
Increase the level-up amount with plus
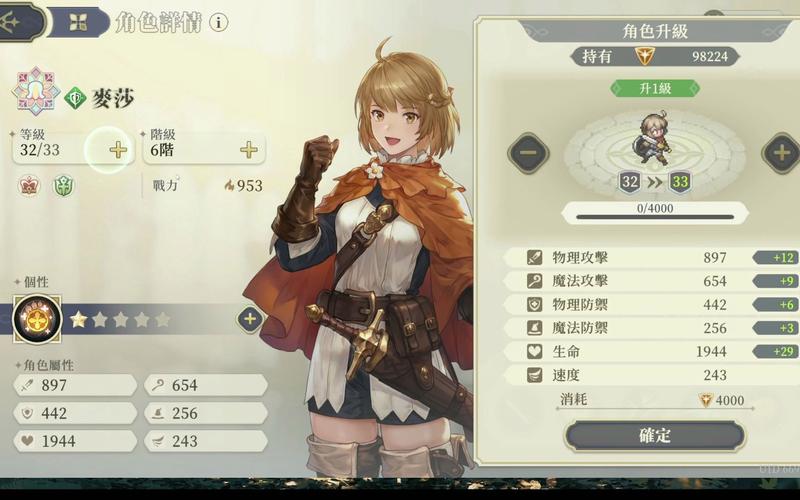click(x=780, y=153)
